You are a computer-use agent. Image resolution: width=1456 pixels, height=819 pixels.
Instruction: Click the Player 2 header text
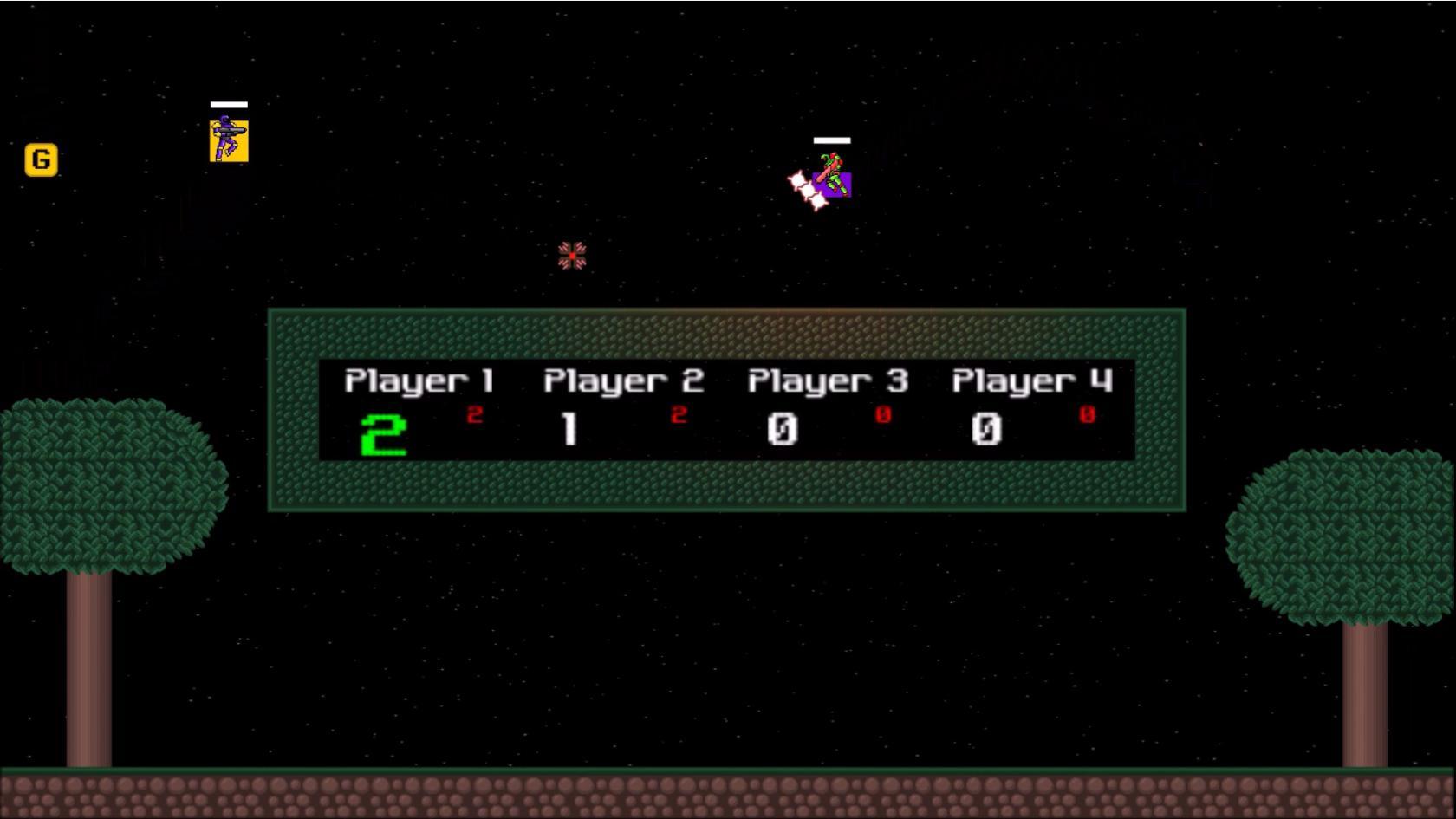click(x=623, y=380)
